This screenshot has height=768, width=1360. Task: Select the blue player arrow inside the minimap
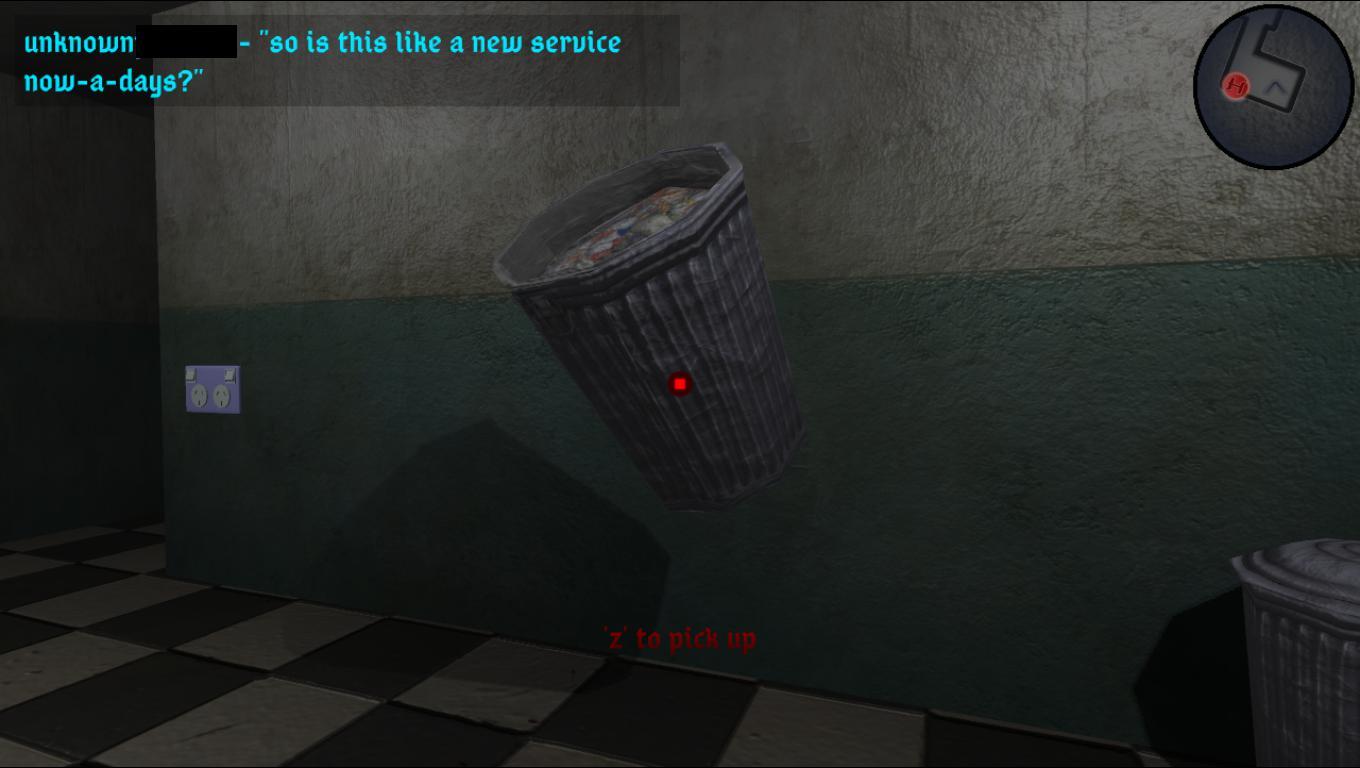point(1275,87)
